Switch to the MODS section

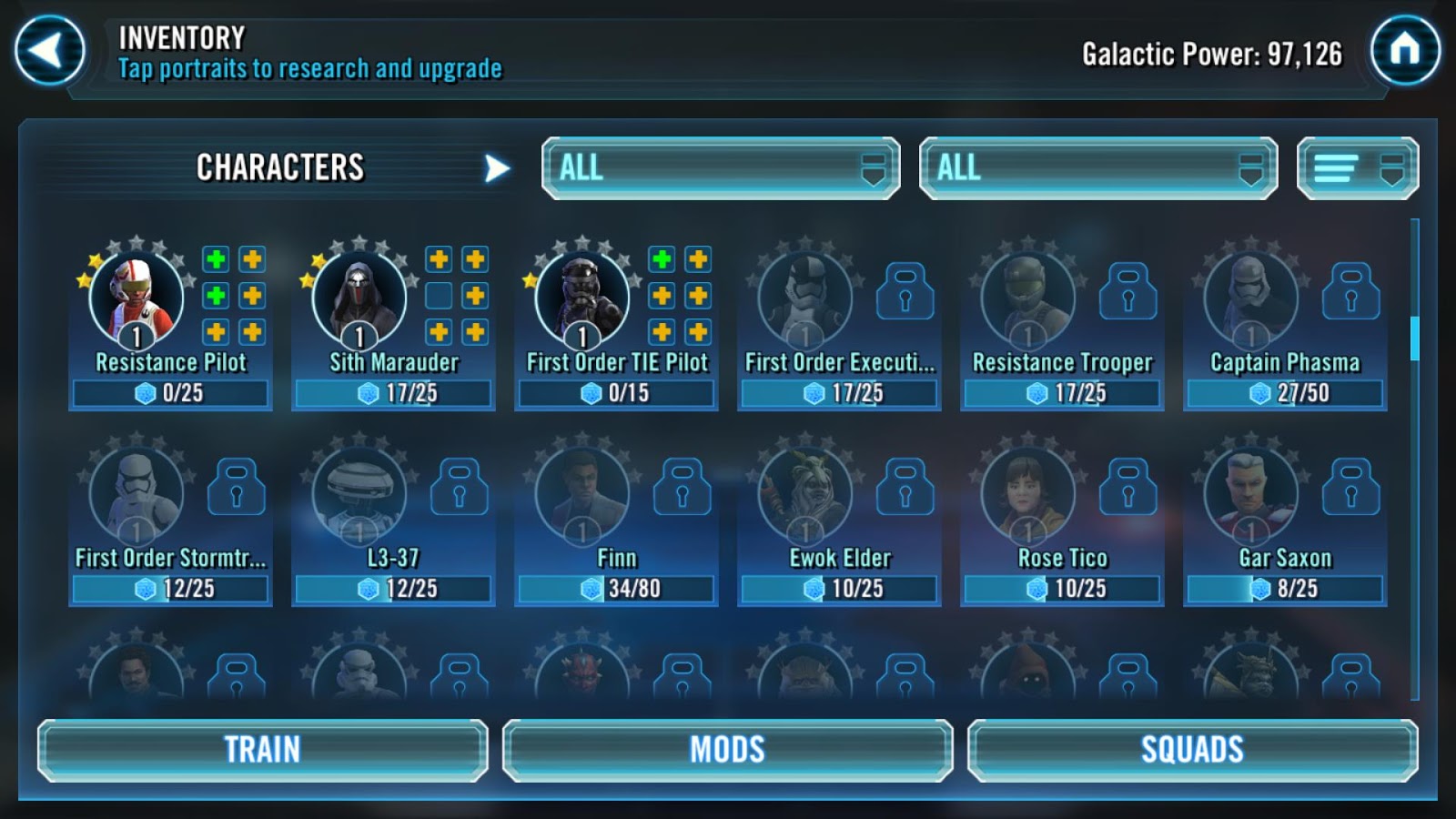[x=728, y=749]
